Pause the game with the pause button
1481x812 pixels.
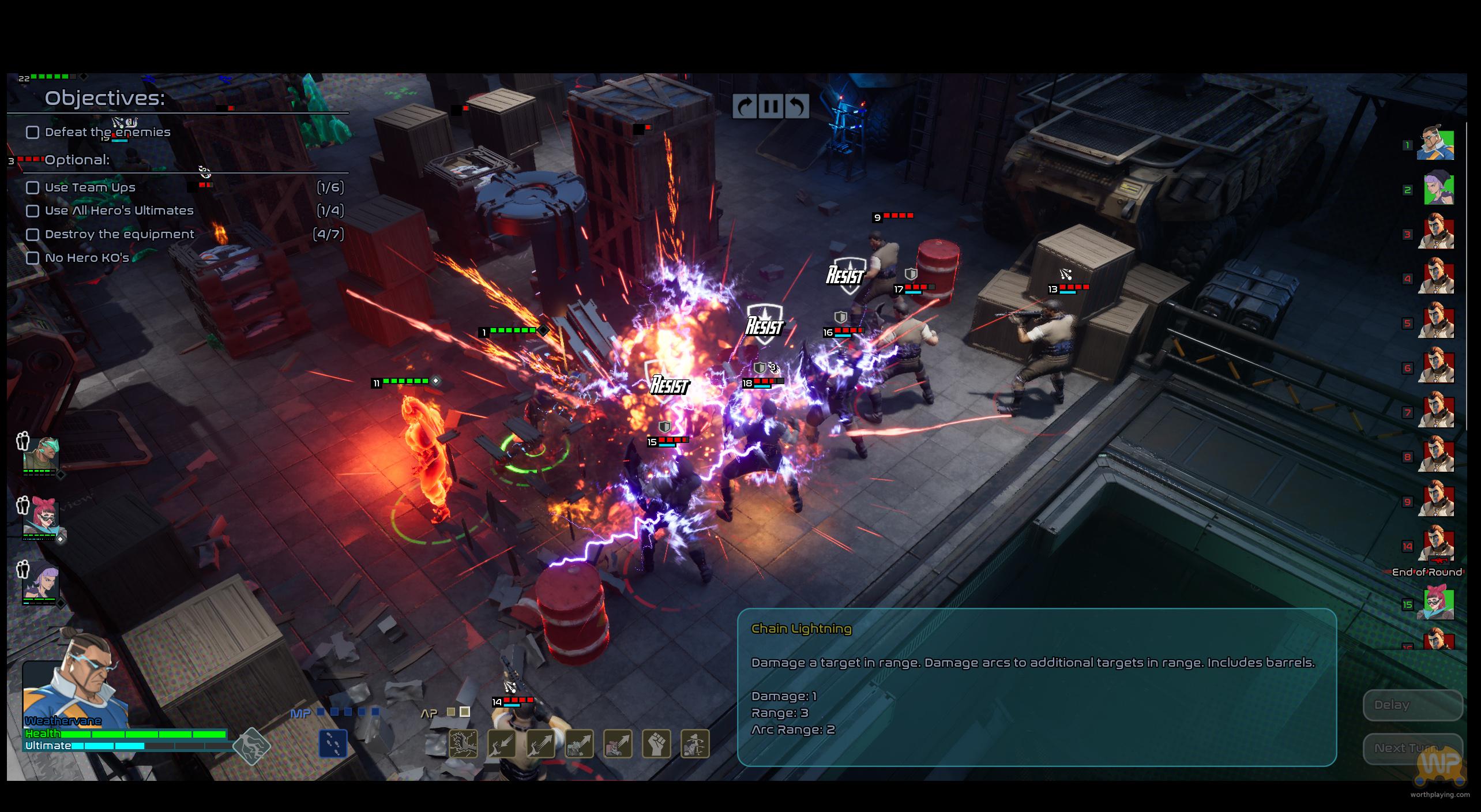[771, 107]
